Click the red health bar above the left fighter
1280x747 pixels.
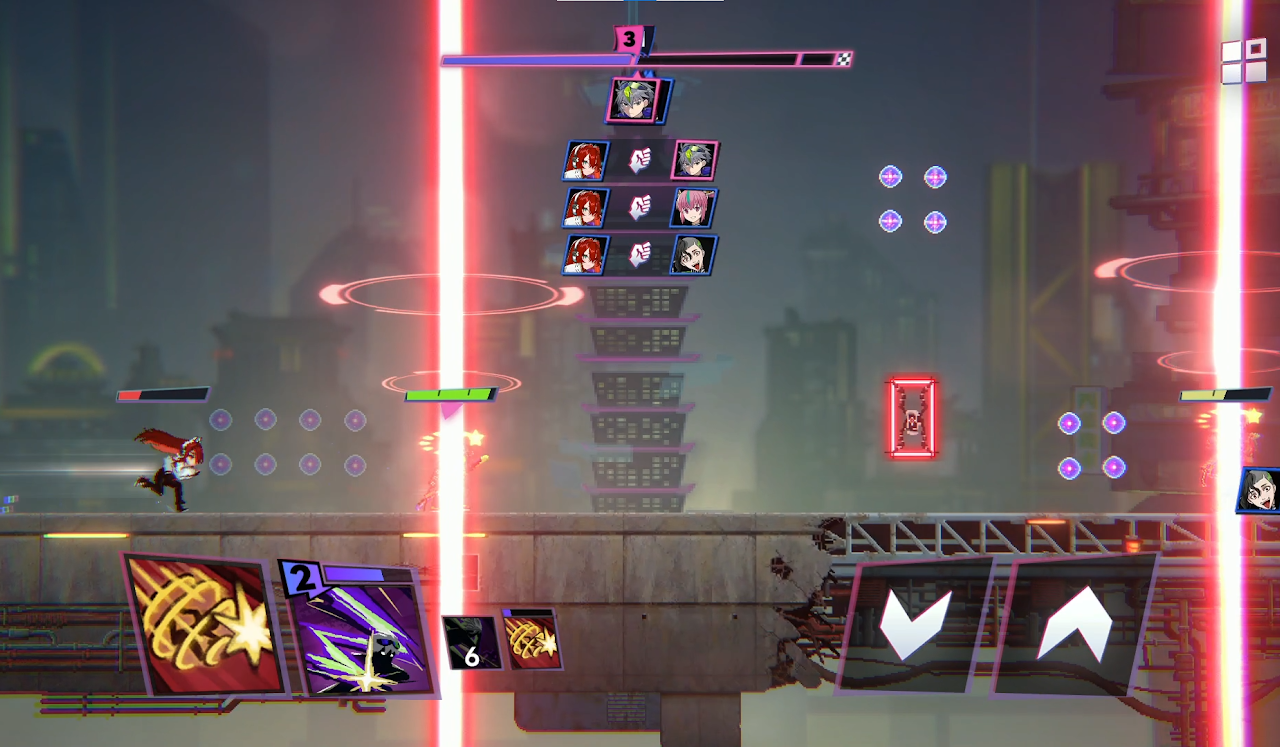coord(163,393)
